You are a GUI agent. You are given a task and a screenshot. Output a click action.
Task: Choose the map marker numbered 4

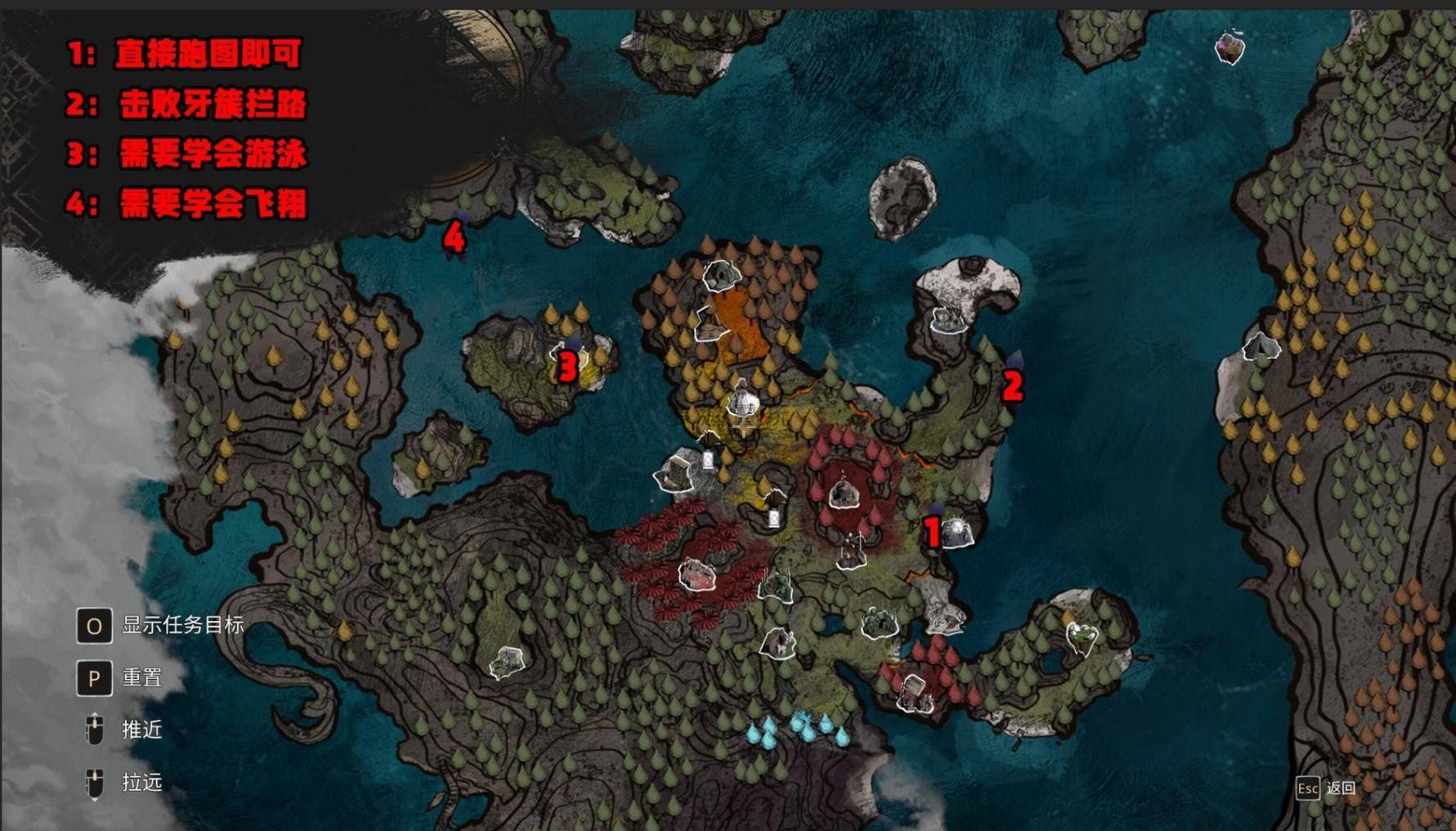click(x=455, y=238)
